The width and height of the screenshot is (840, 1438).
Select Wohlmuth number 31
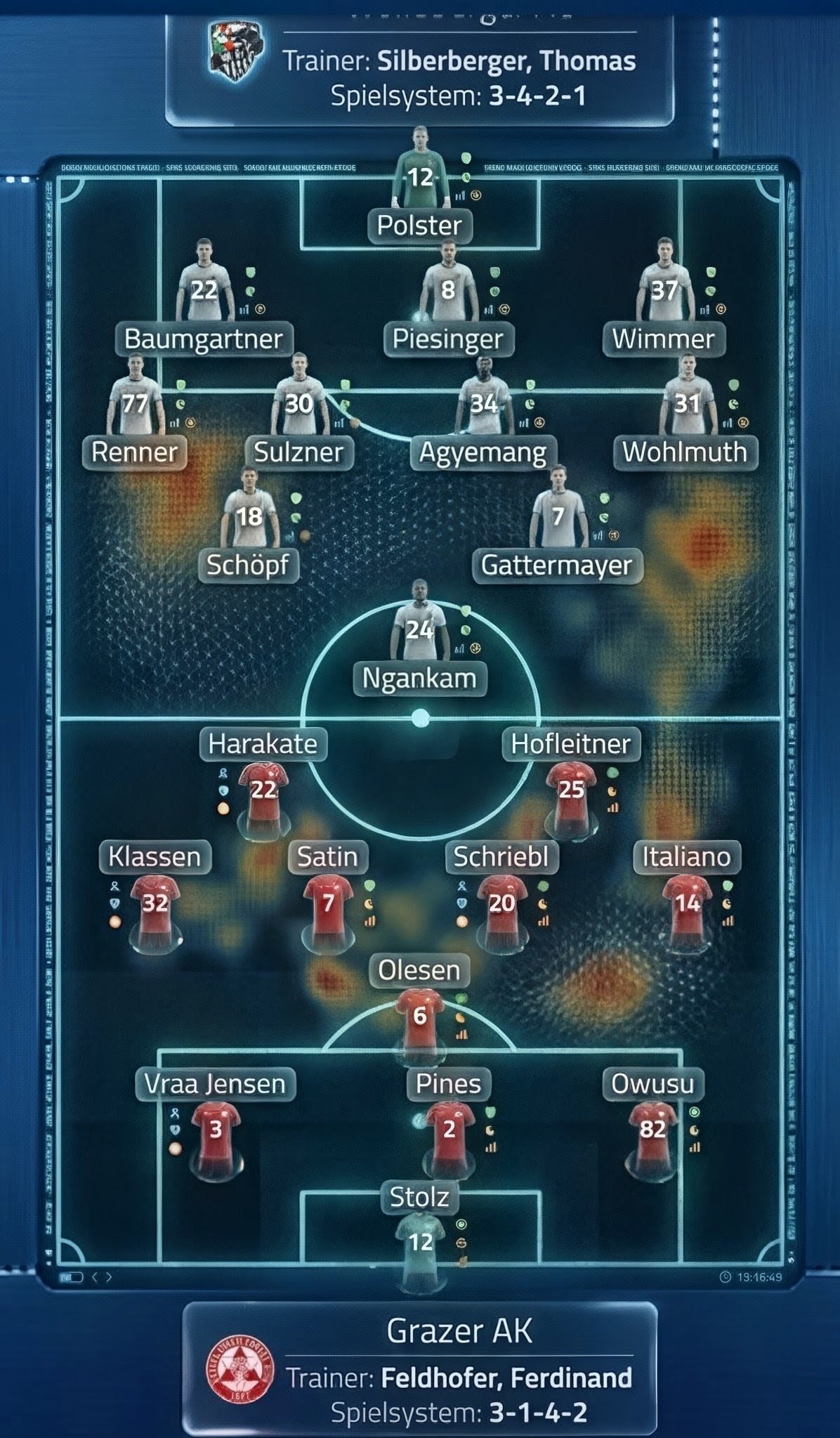pyautogui.click(x=687, y=403)
